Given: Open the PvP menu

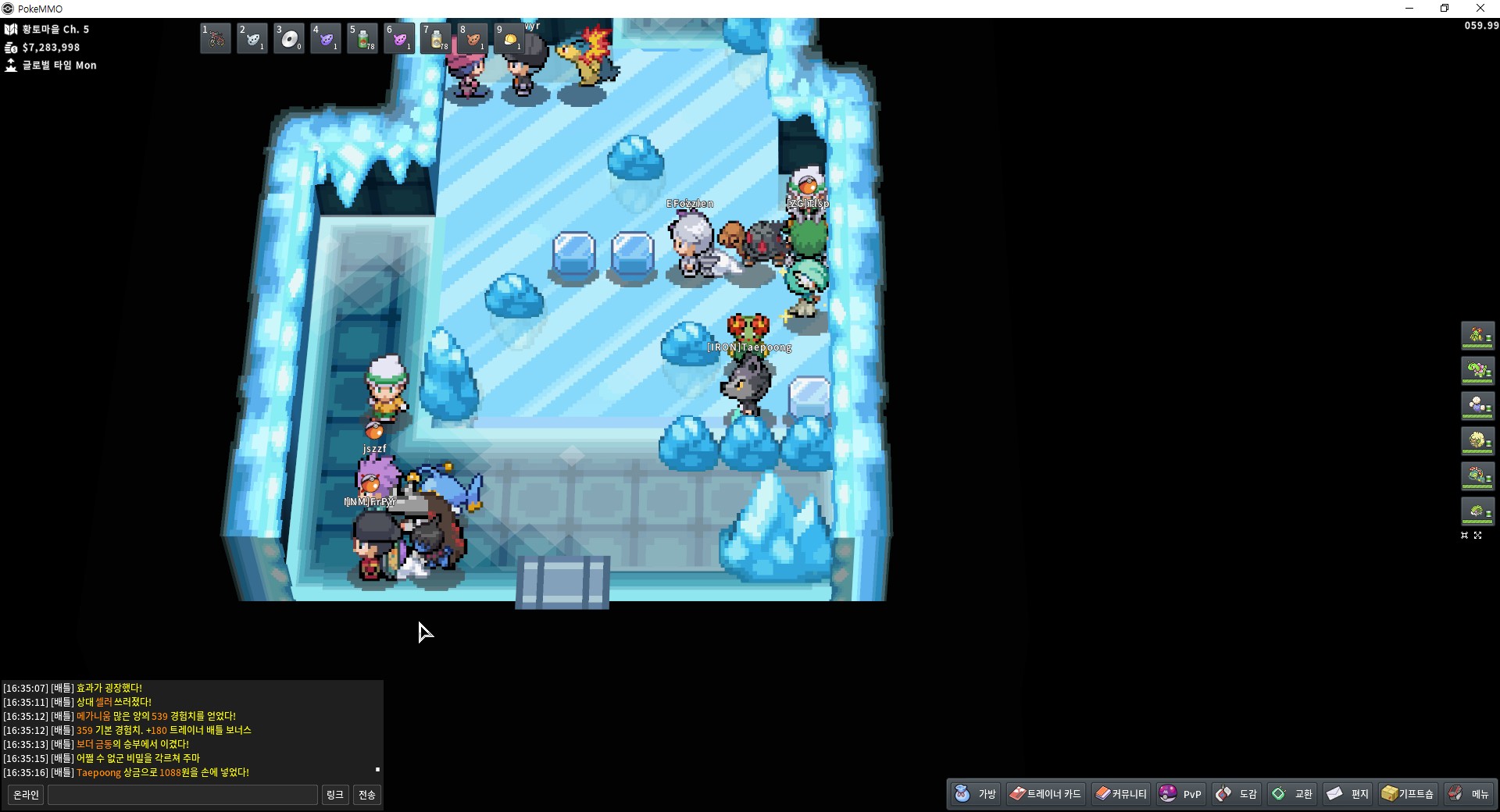Looking at the screenshot, I should point(1180,794).
